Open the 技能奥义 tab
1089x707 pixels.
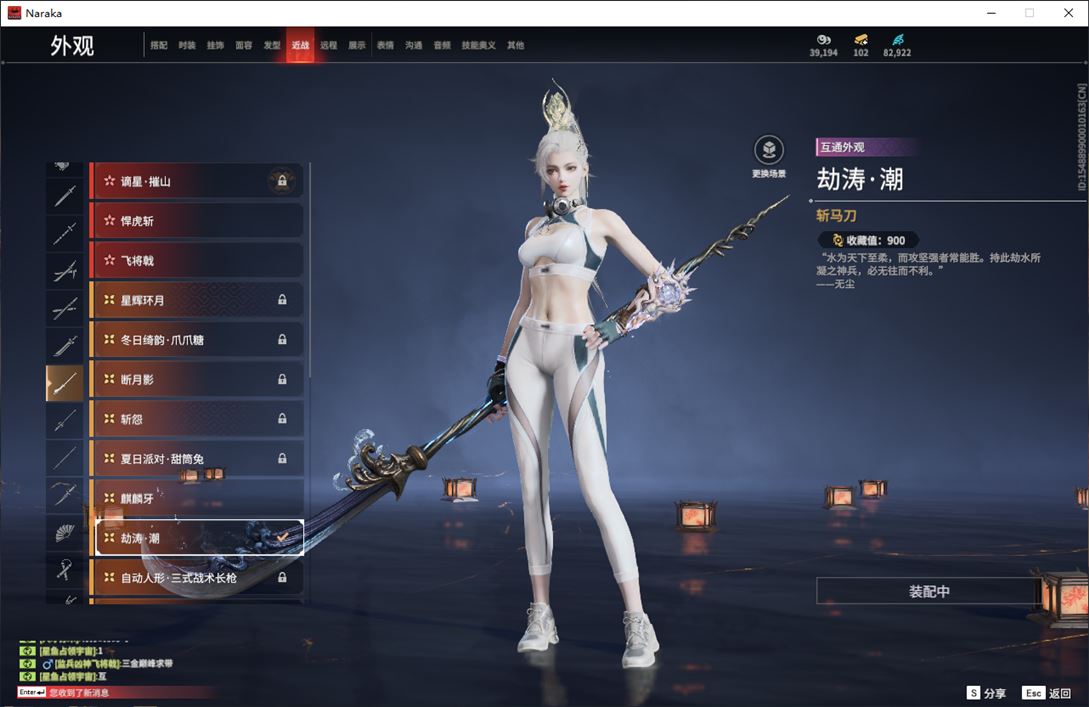point(479,46)
